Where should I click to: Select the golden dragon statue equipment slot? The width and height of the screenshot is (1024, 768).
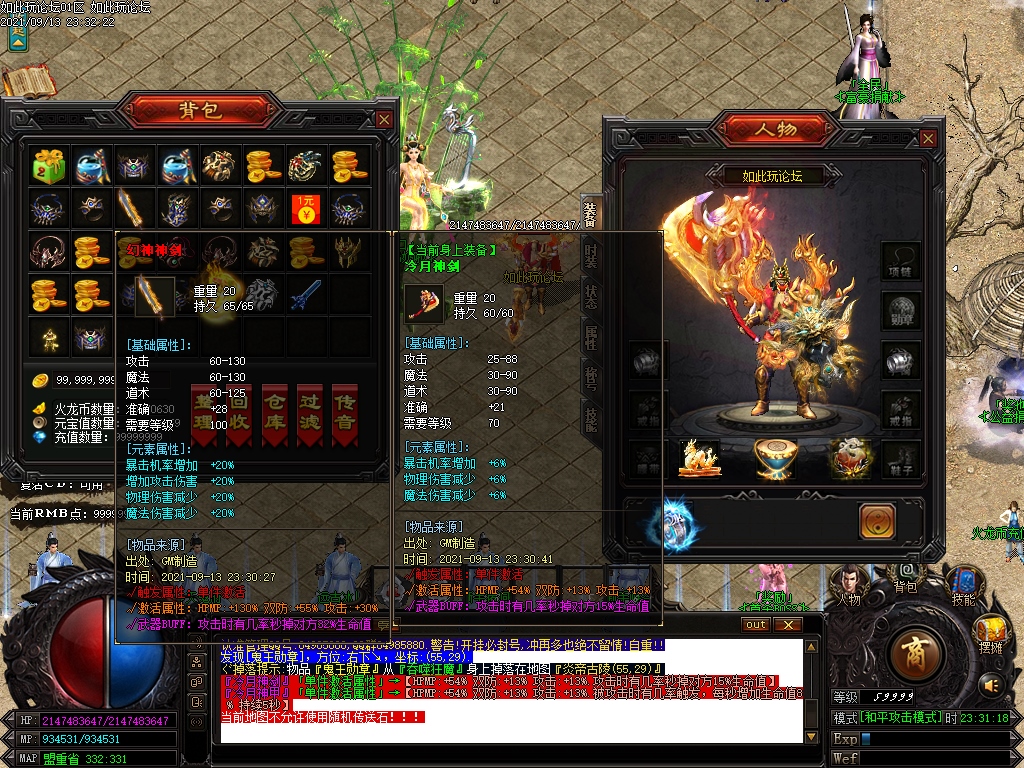pos(700,457)
